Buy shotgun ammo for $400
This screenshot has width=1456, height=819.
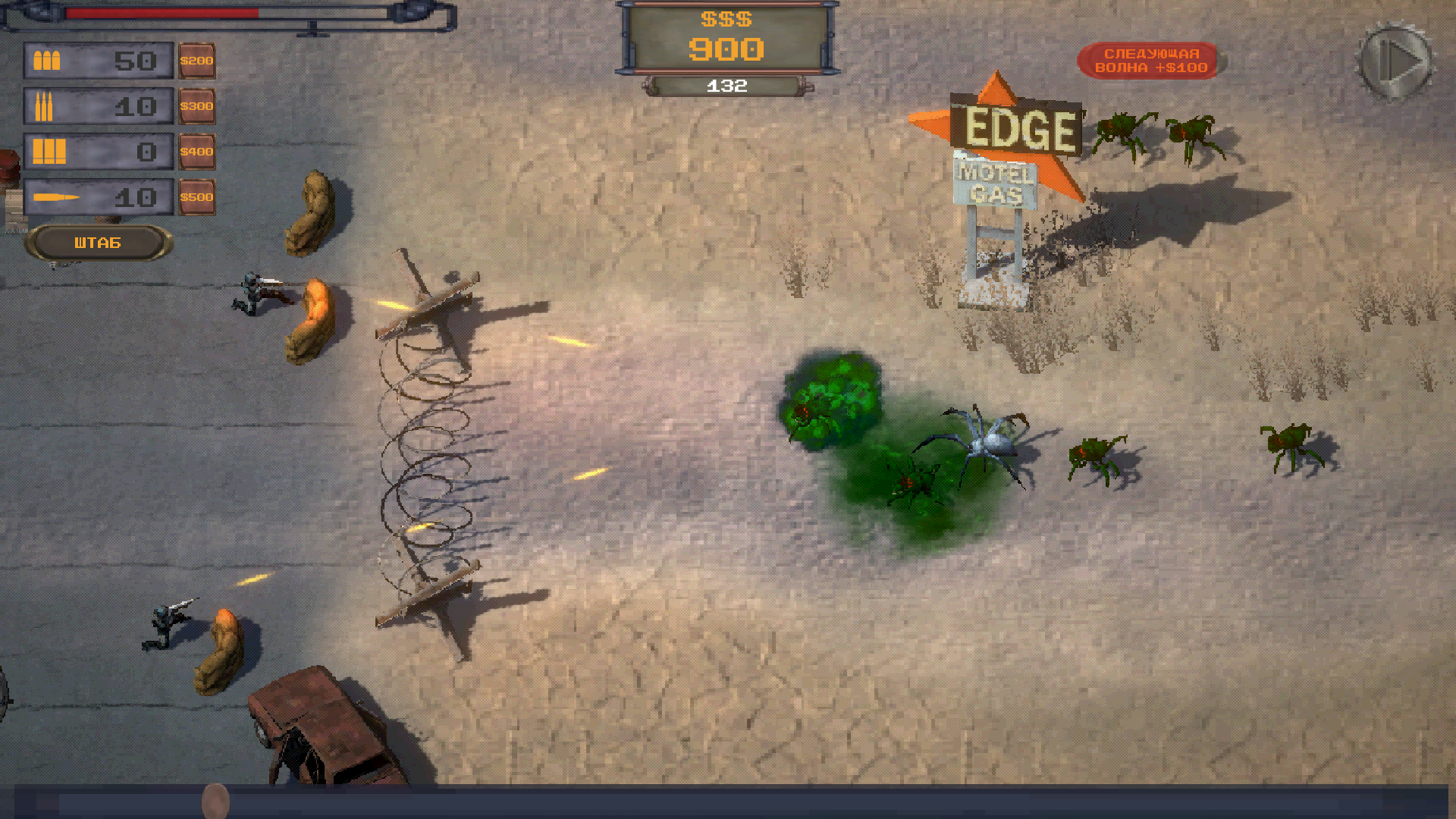pyautogui.click(x=197, y=152)
